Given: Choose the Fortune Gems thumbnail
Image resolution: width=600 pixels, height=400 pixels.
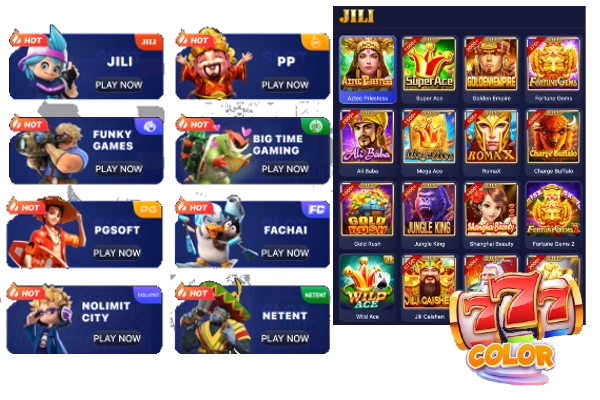Looking at the screenshot, I should [x=552, y=65].
